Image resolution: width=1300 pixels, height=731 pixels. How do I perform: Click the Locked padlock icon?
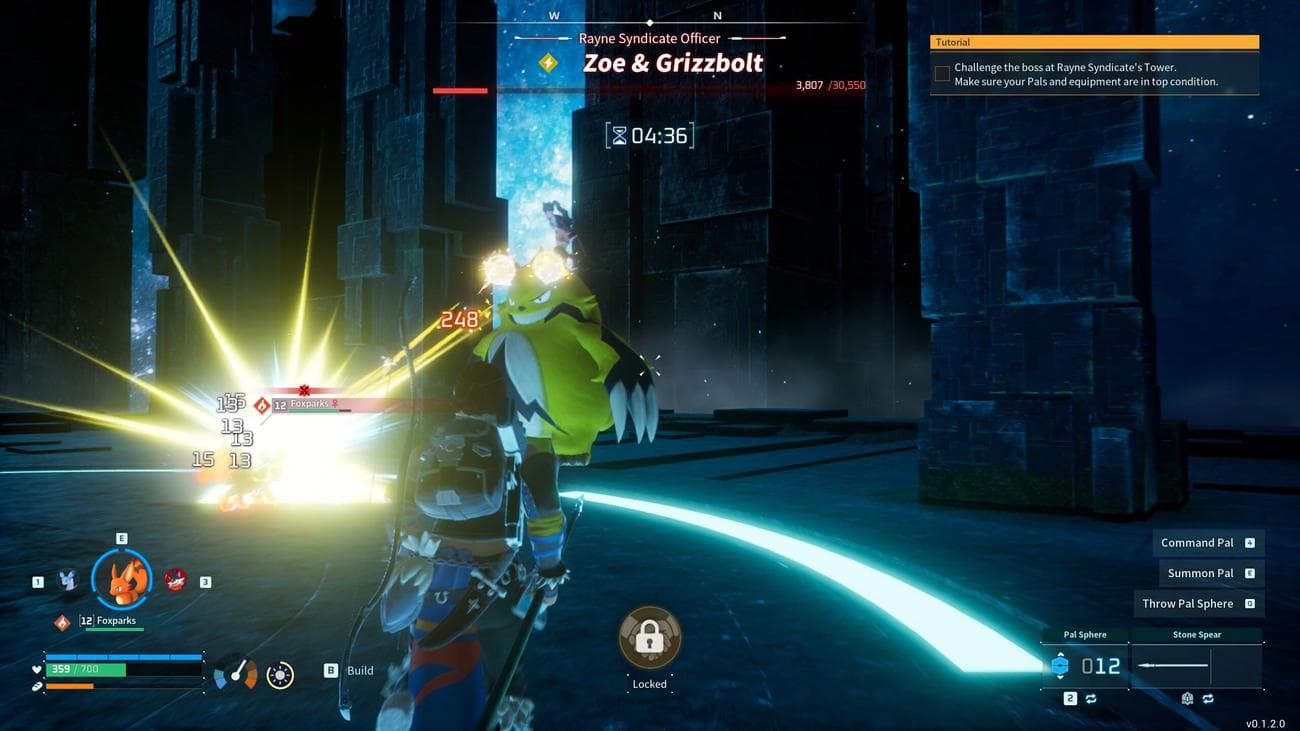(650, 636)
